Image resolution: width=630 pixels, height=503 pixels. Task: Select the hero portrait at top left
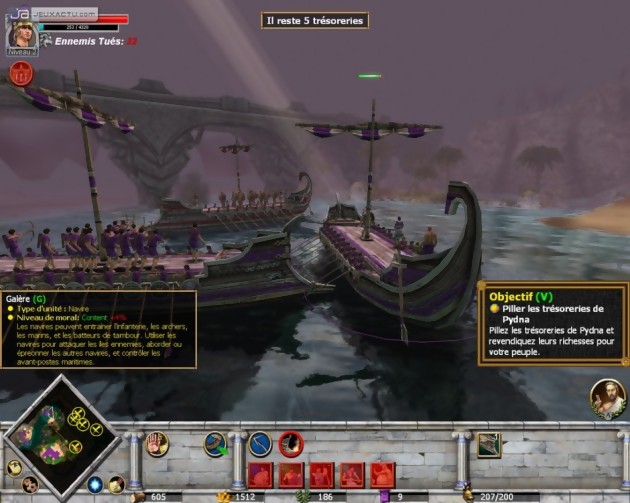21,34
